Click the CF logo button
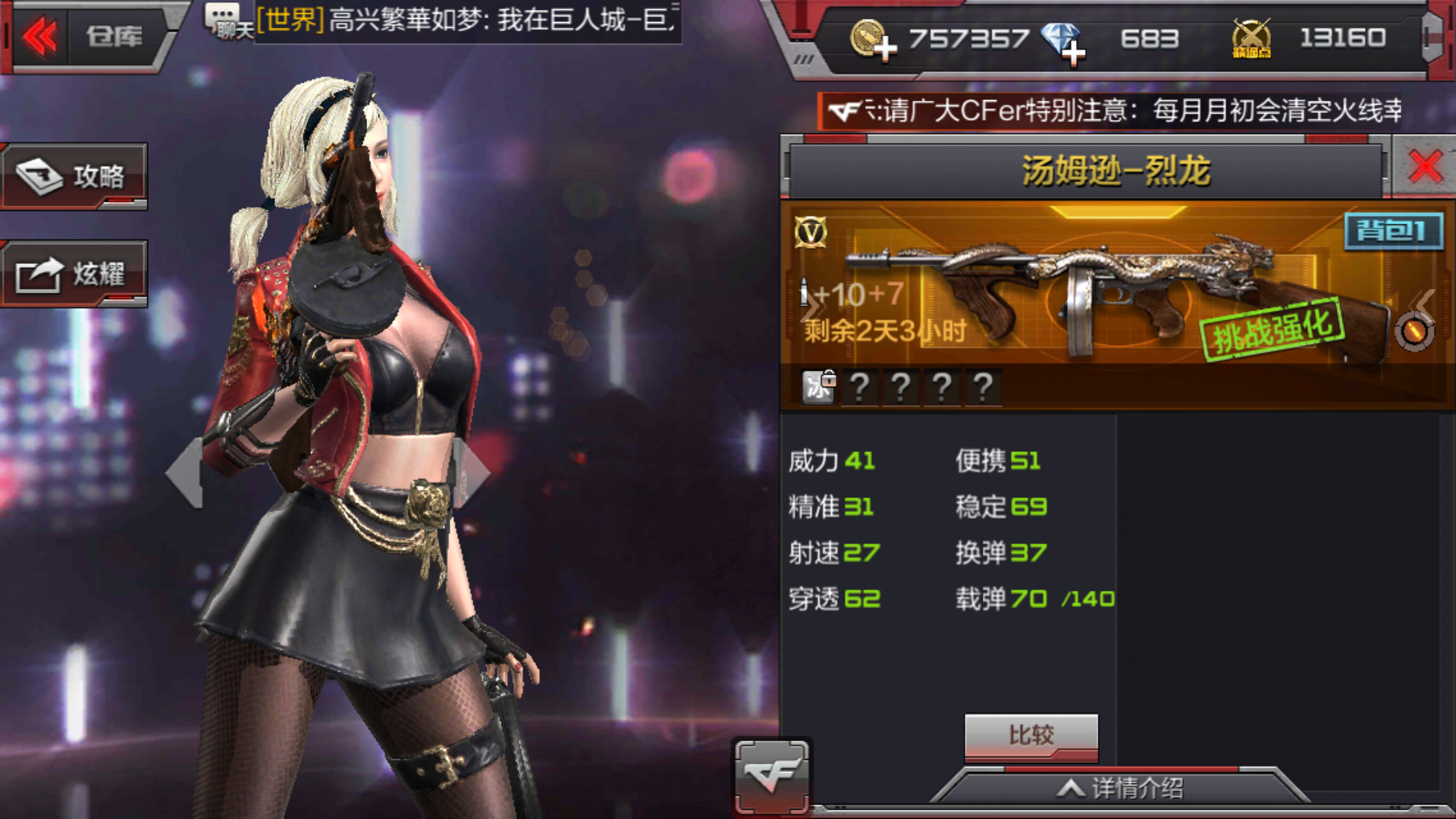Image resolution: width=1456 pixels, height=819 pixels. 771,775
